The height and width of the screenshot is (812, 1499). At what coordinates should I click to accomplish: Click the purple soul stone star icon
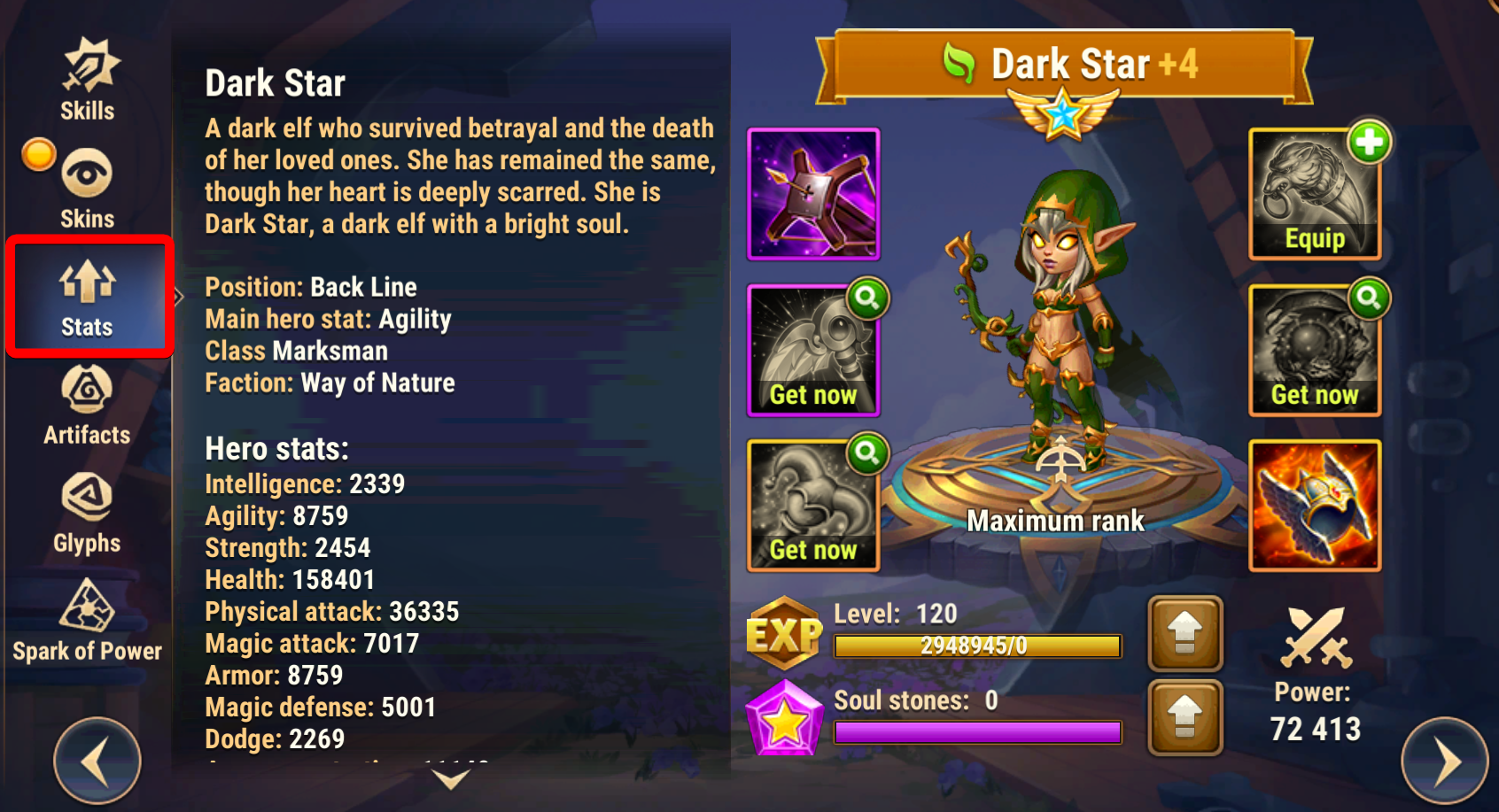(x=784, y=718)
